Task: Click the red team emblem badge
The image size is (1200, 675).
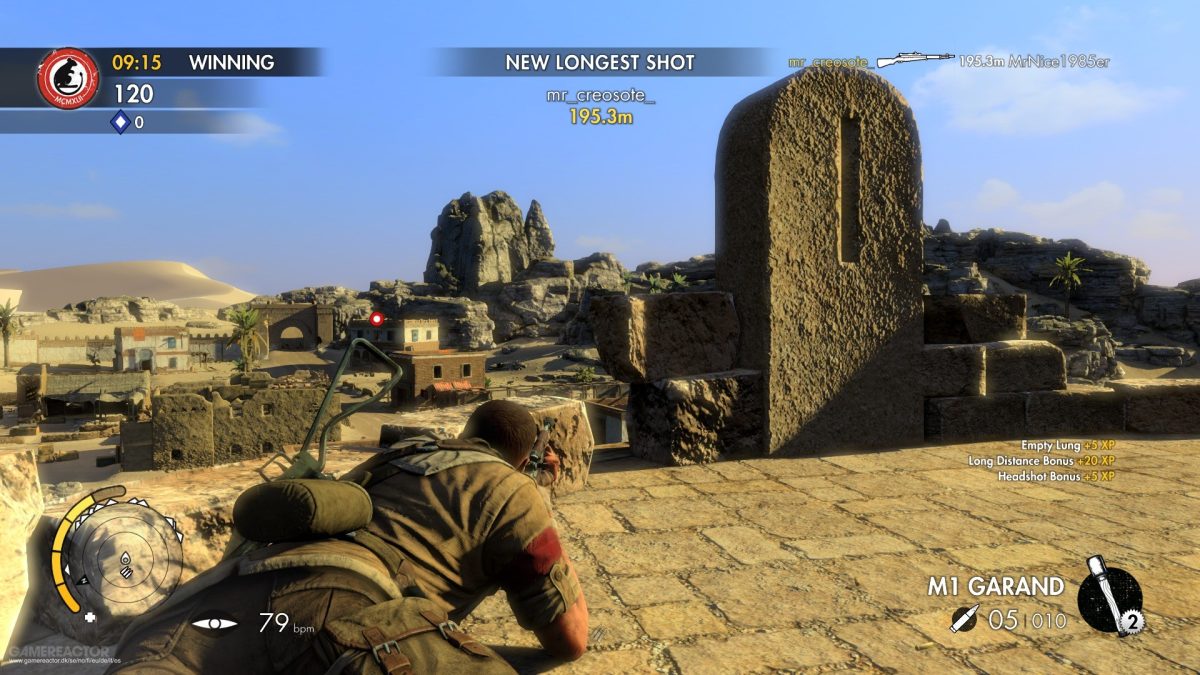Action: [68, 78]
